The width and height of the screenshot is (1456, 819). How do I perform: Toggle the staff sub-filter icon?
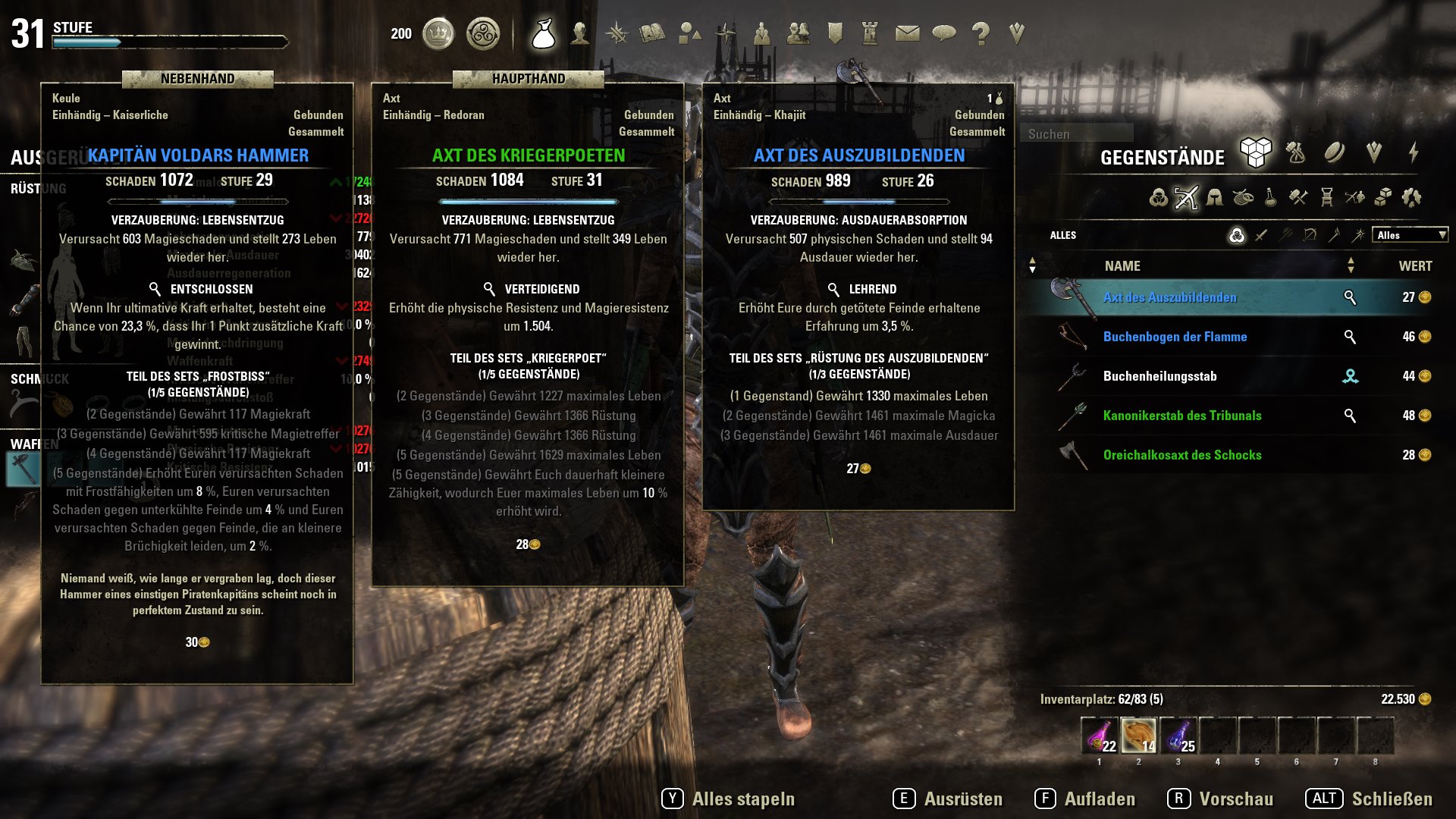coord(1333,236)
